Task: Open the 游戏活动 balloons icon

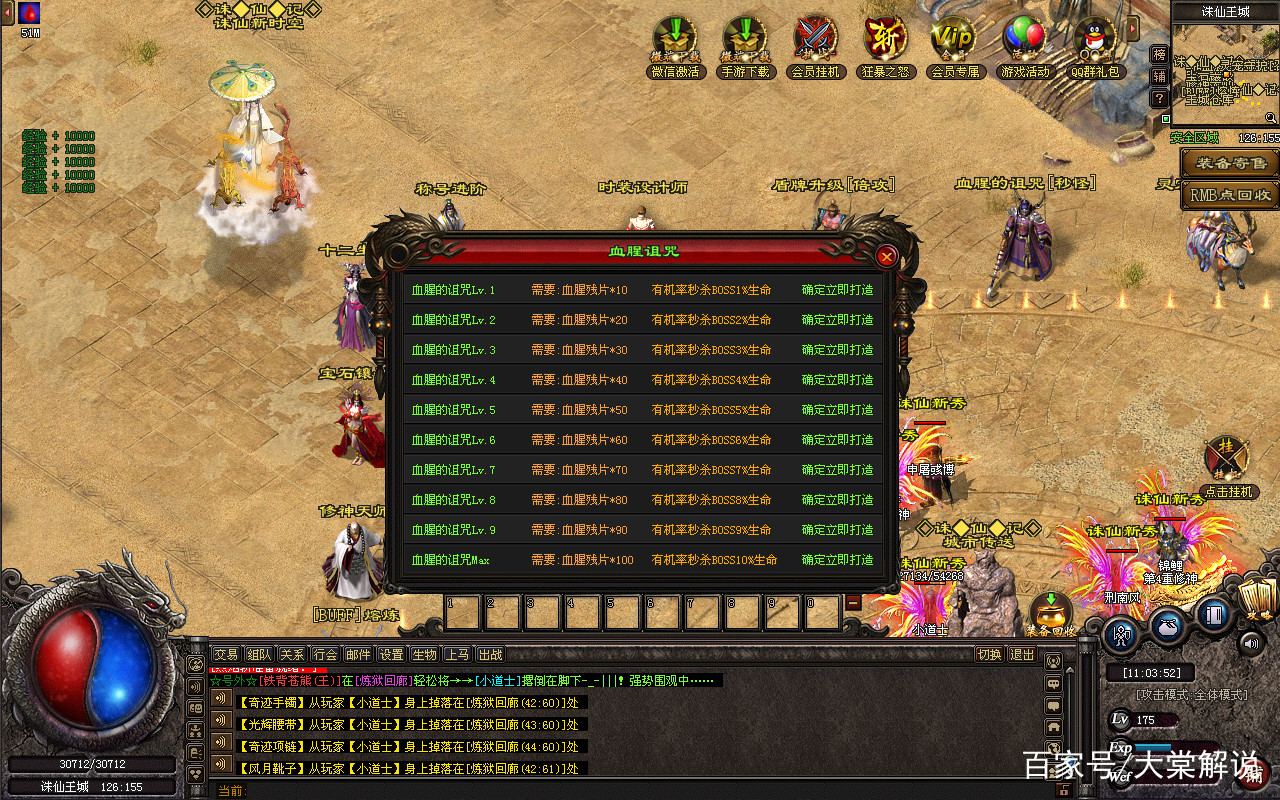Action: [1024, 40]
